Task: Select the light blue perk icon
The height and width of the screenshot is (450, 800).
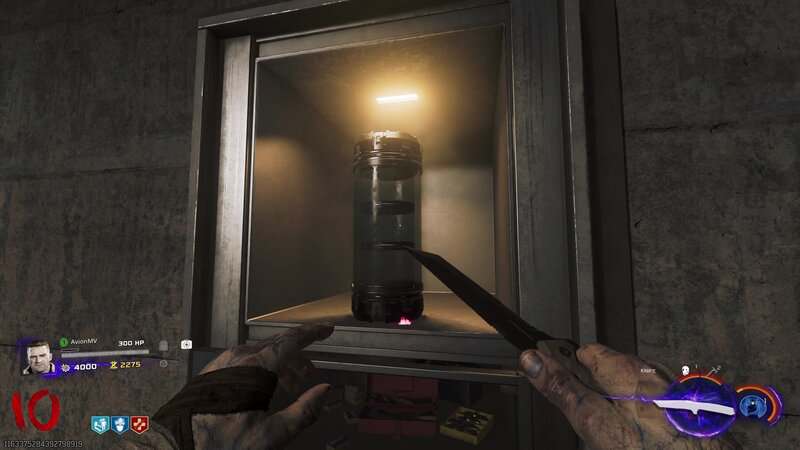Action: (x=101, y=424)
